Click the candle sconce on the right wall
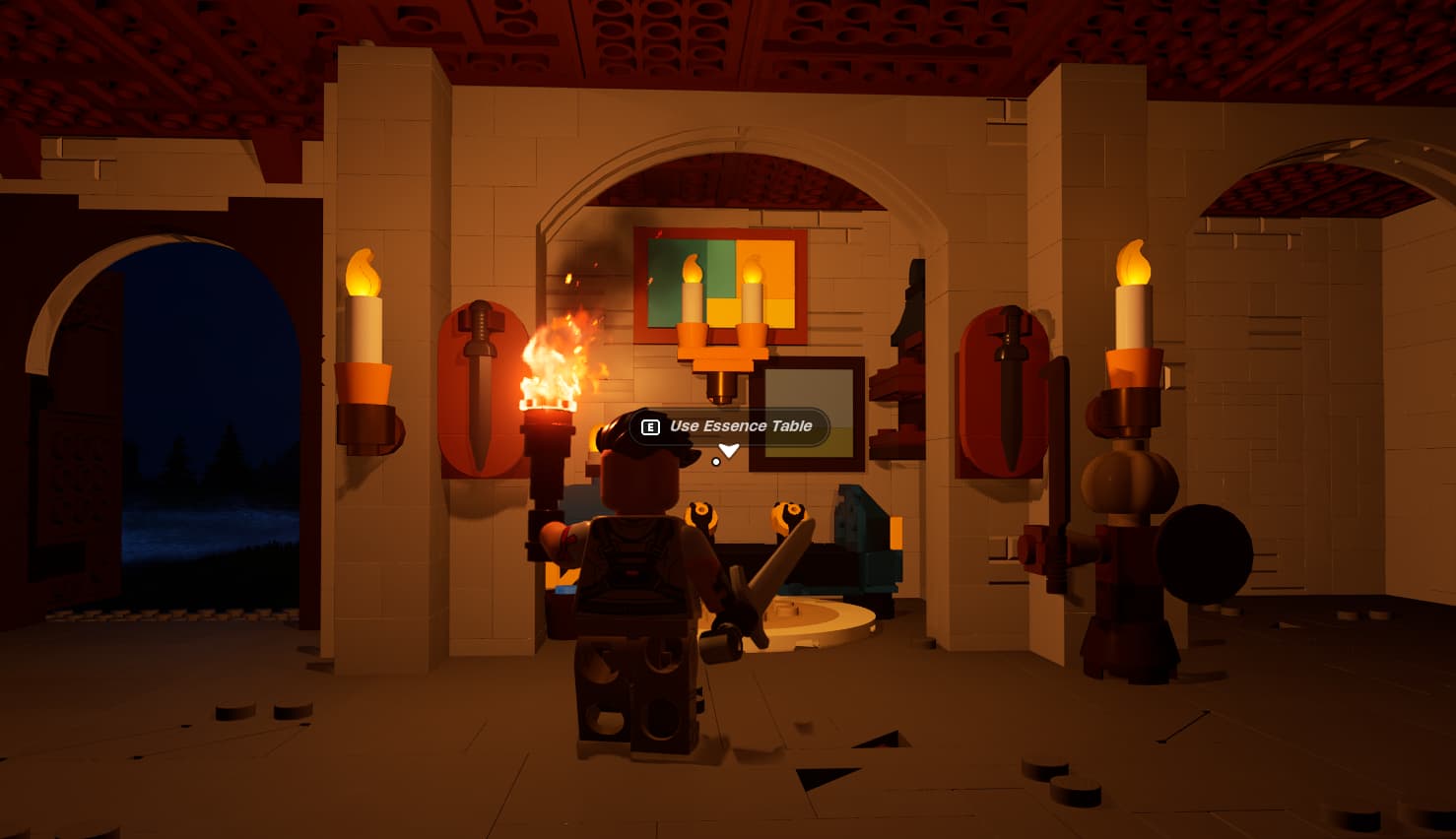The width and height of the screenshot is (1456, 839). pos(1133,315)
